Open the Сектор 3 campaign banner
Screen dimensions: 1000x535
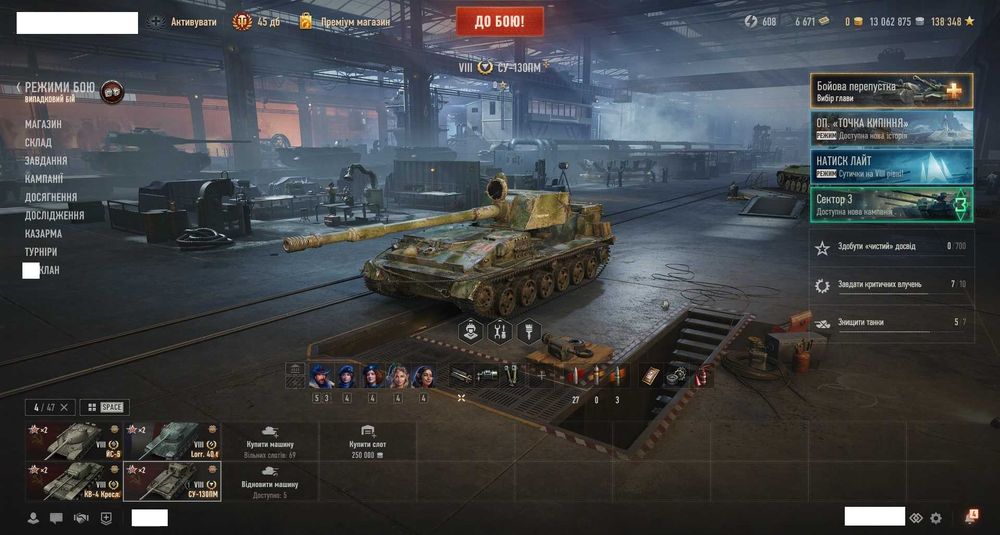(891, 204)
